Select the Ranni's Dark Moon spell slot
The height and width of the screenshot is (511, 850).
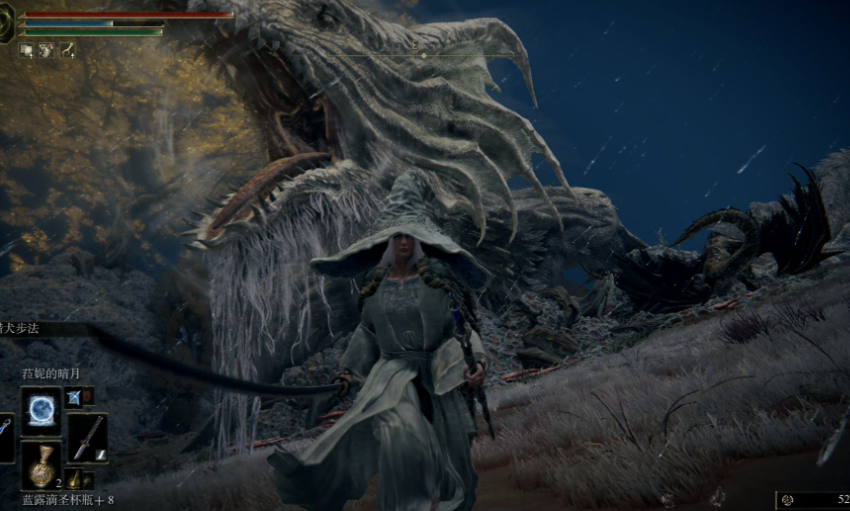pos(42,410)
